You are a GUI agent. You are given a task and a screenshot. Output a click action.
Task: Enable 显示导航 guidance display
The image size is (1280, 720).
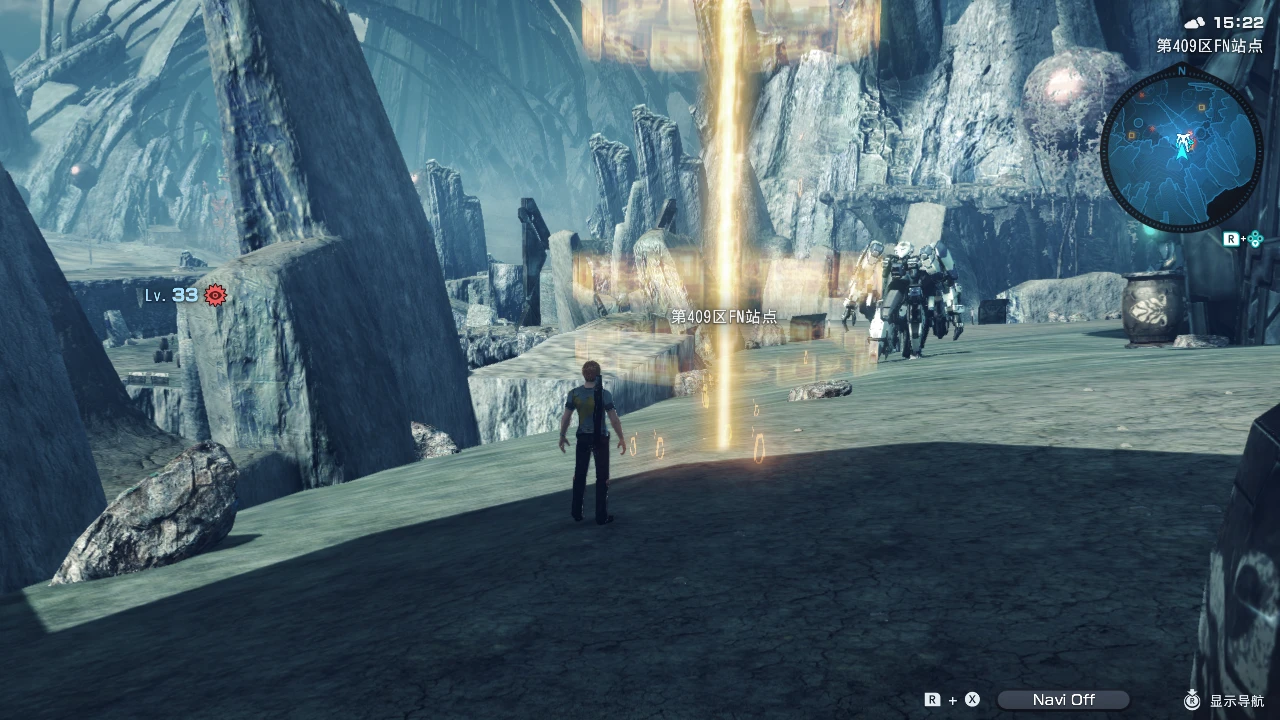1237,701
